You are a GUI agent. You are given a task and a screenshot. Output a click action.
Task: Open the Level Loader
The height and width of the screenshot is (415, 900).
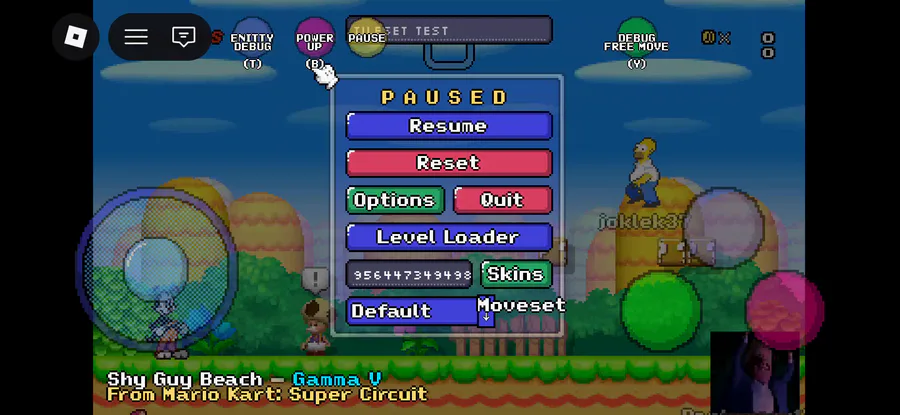(448, 237)
